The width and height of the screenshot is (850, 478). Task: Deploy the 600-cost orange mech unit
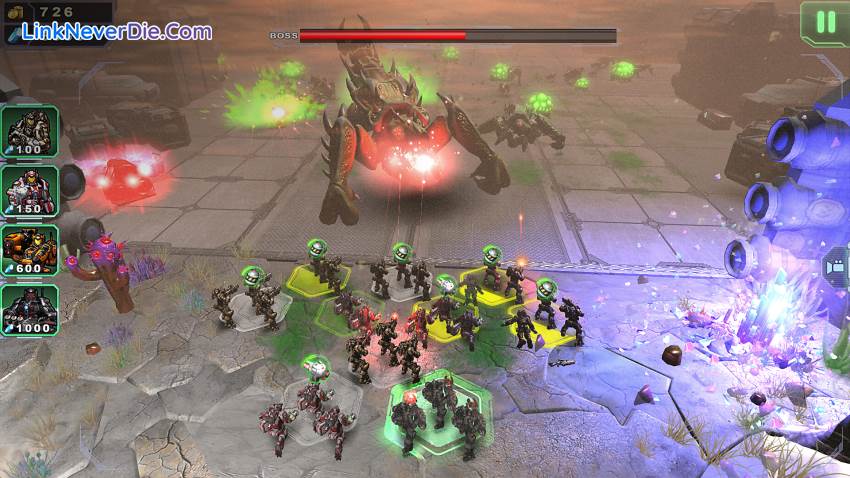[x=31, y=250]
